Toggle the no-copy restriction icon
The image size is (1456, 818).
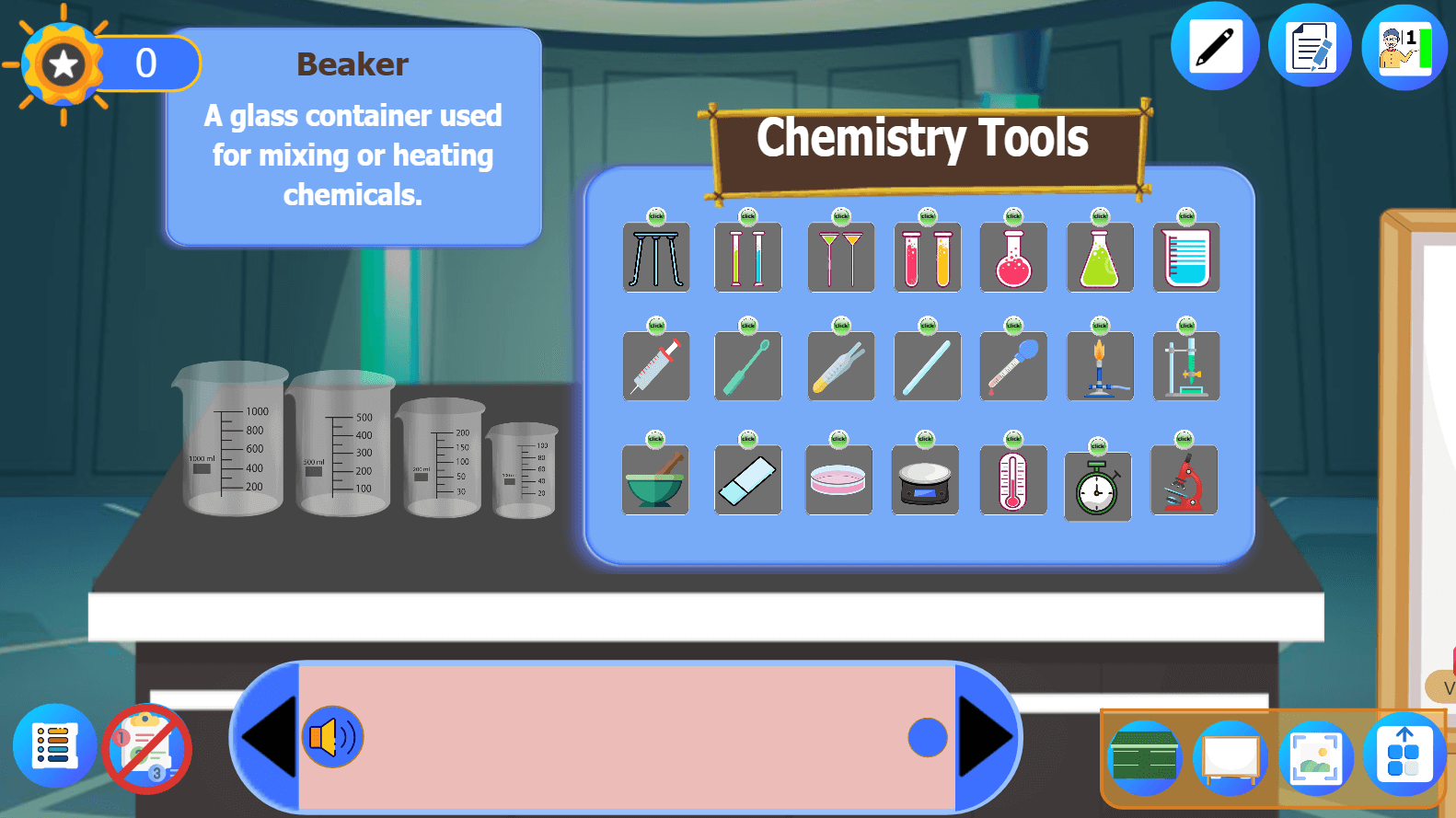tap(147, 749)
